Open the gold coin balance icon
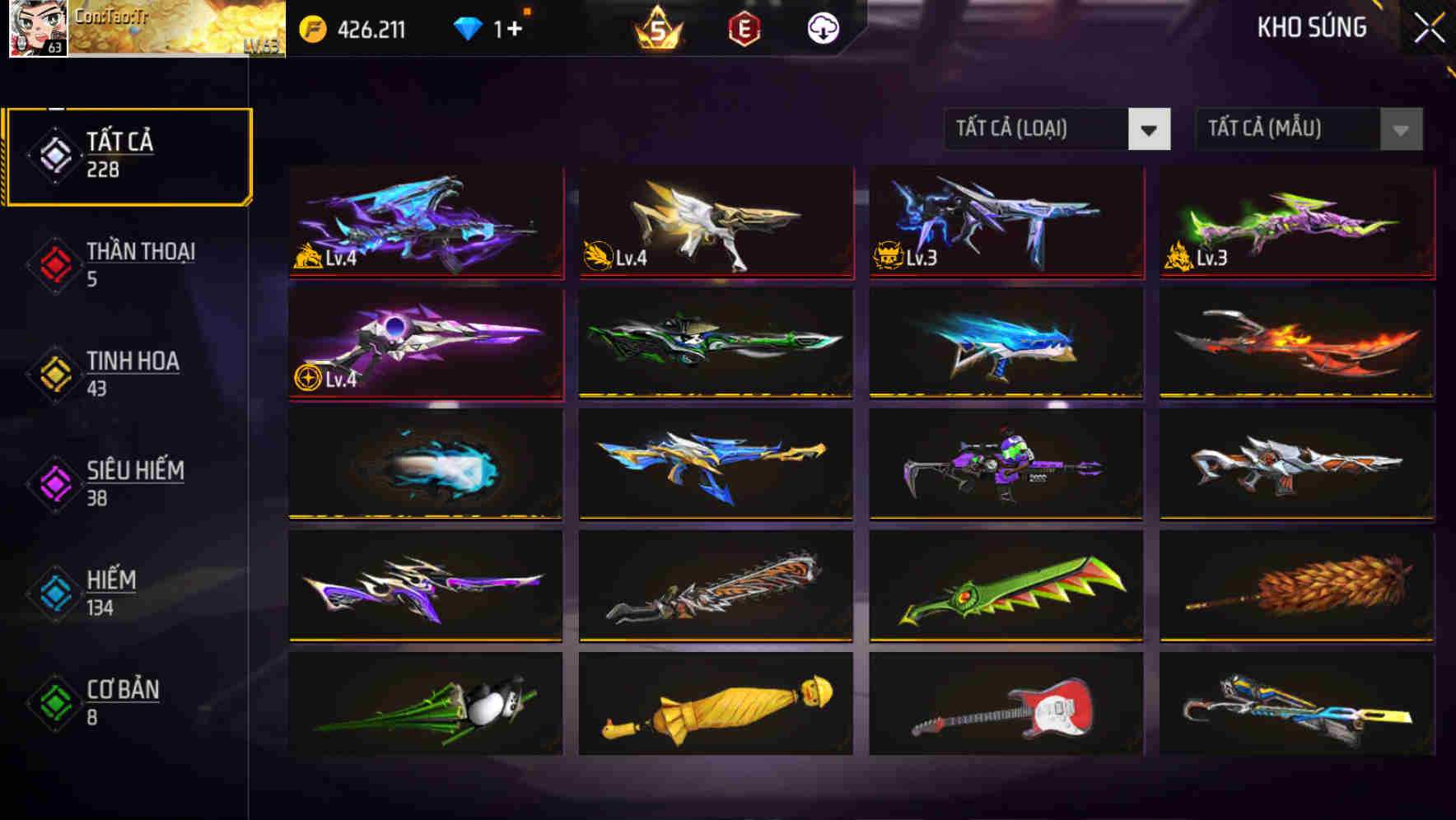Image resolution: width=1456 pixels, height=820 pixels. coord(311,27)
